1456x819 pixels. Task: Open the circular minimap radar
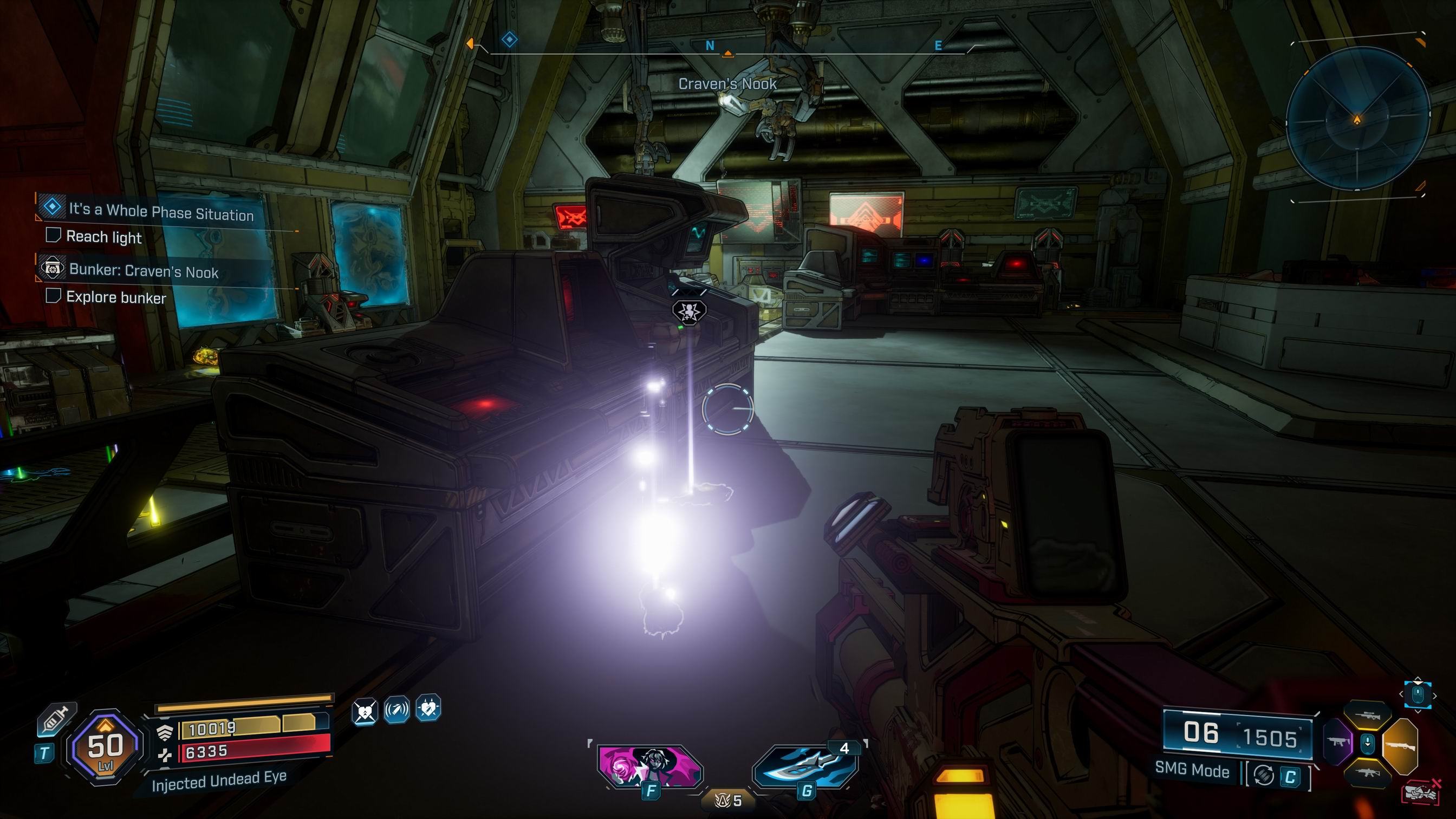coord(1357,119)
